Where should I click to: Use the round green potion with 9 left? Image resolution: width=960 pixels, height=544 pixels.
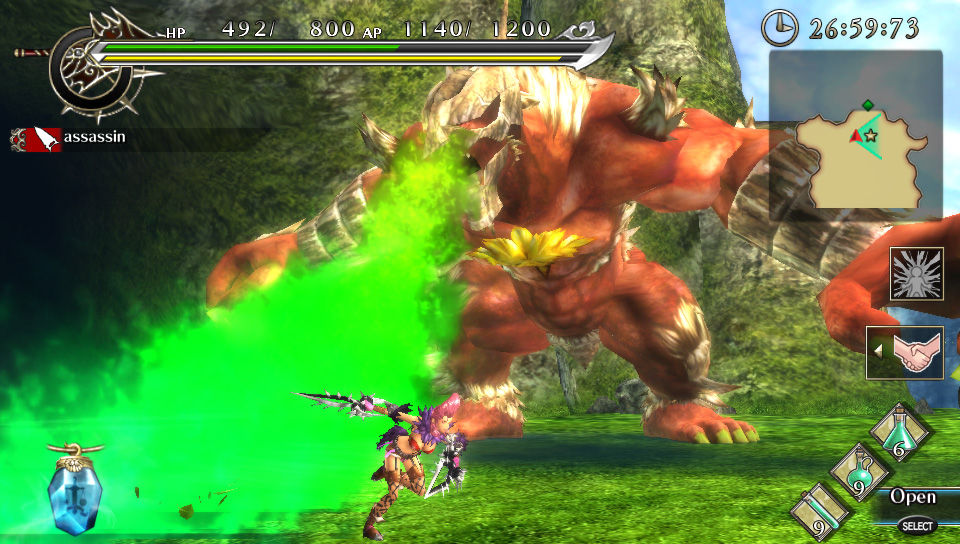coord(857,471)
